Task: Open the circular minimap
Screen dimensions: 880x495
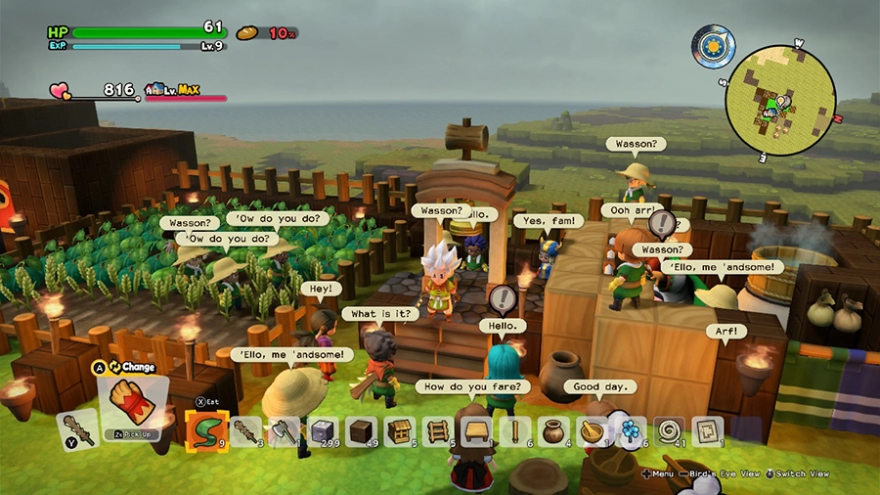Action: [x=780, y=100]
